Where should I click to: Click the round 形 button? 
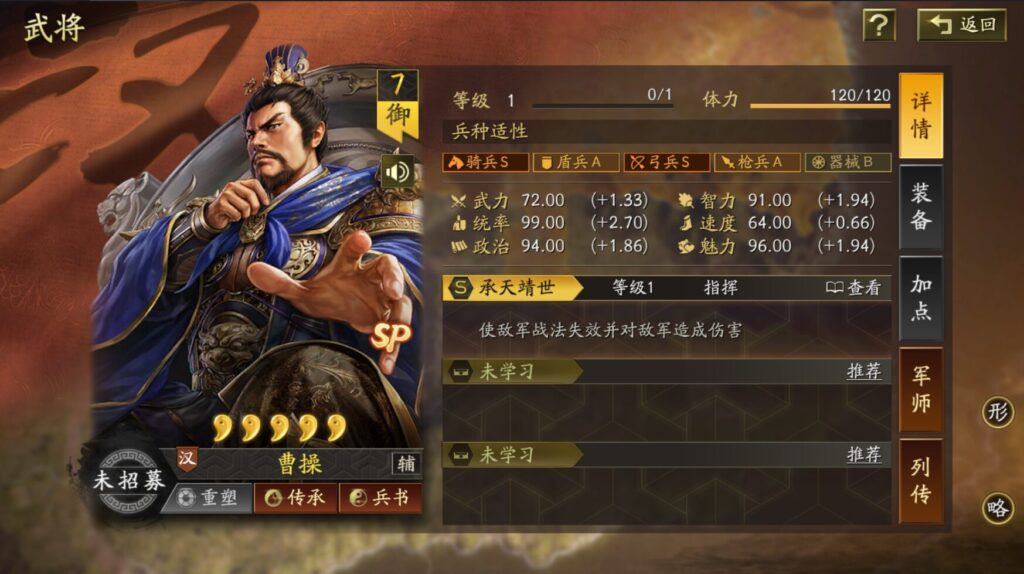(997, 411)
